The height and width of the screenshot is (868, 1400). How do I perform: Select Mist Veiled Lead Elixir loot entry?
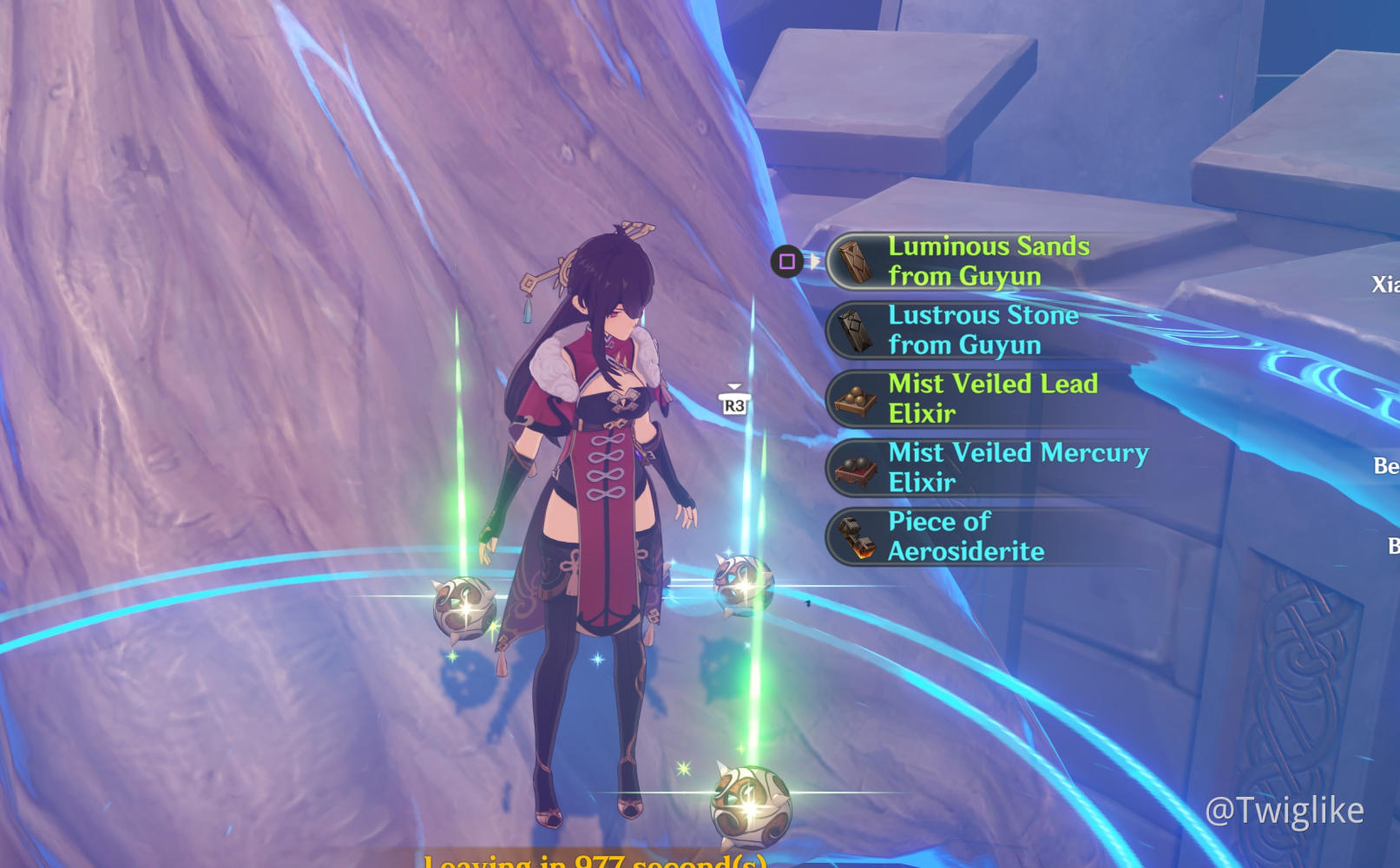click(992, 398)
